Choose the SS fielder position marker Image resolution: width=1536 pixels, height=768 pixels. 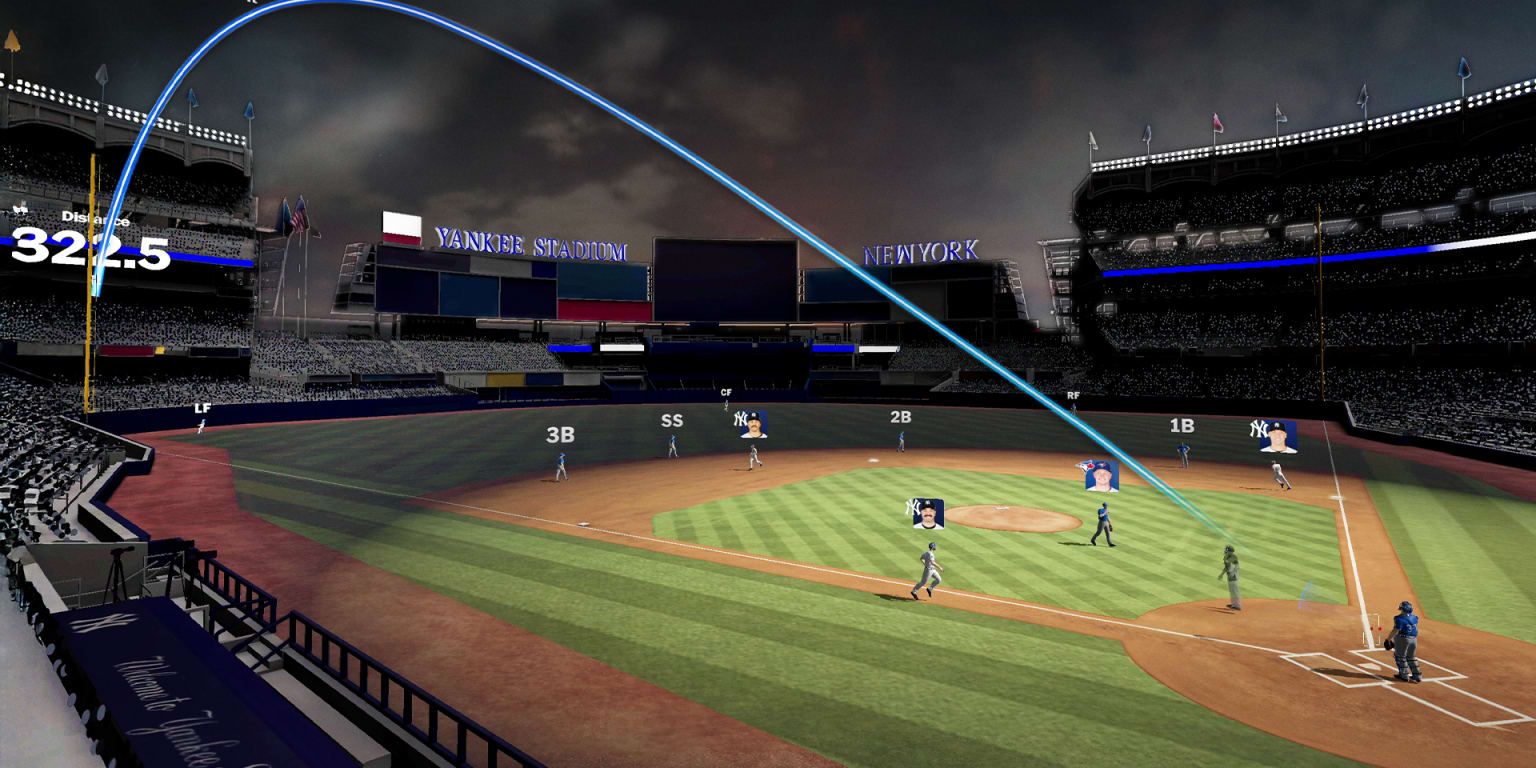point(671,421)
